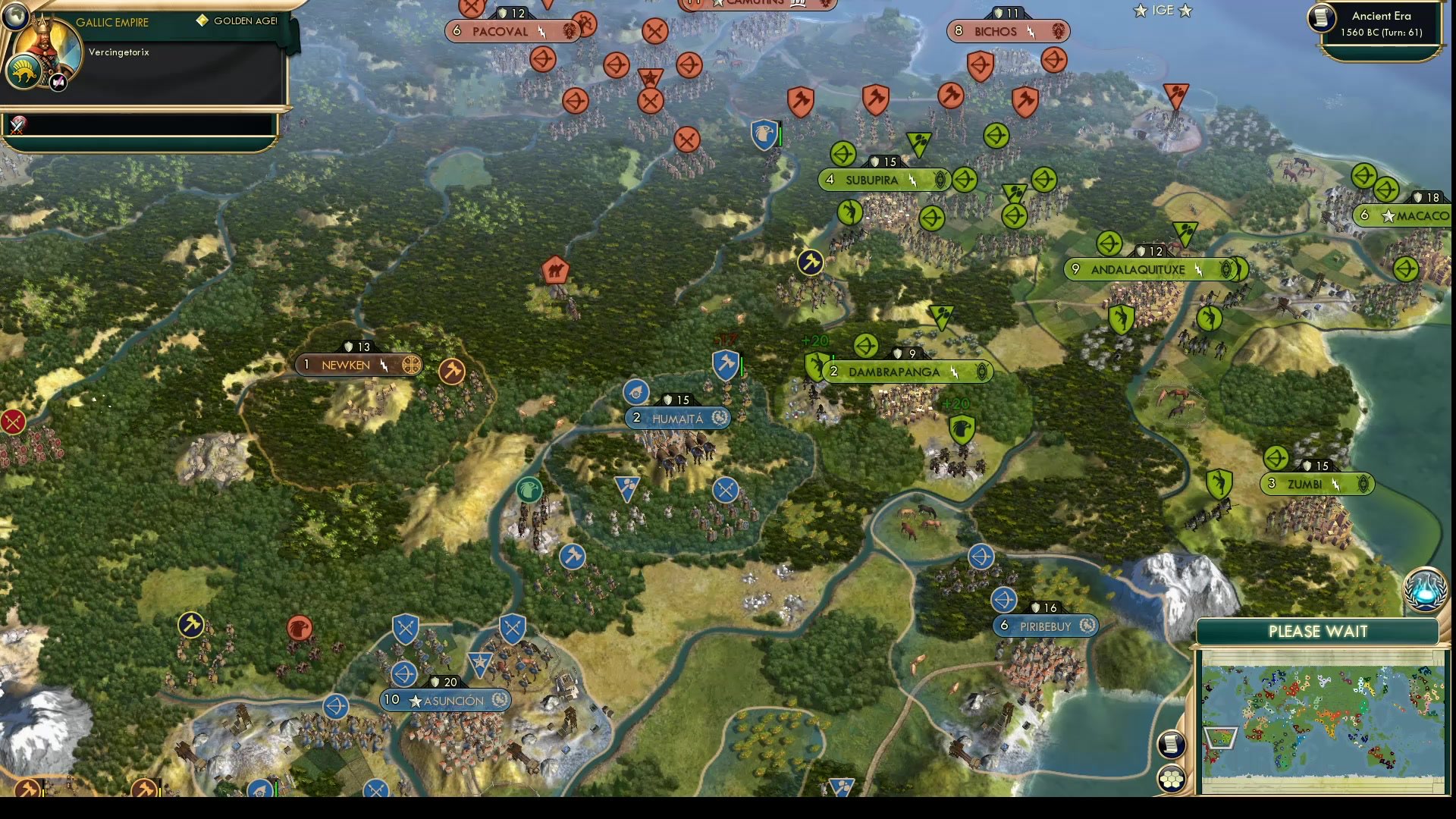The width and height of the screenshot is (1456, 819).
Task: Open the Humaitá city view
Action: coord(677,418)
